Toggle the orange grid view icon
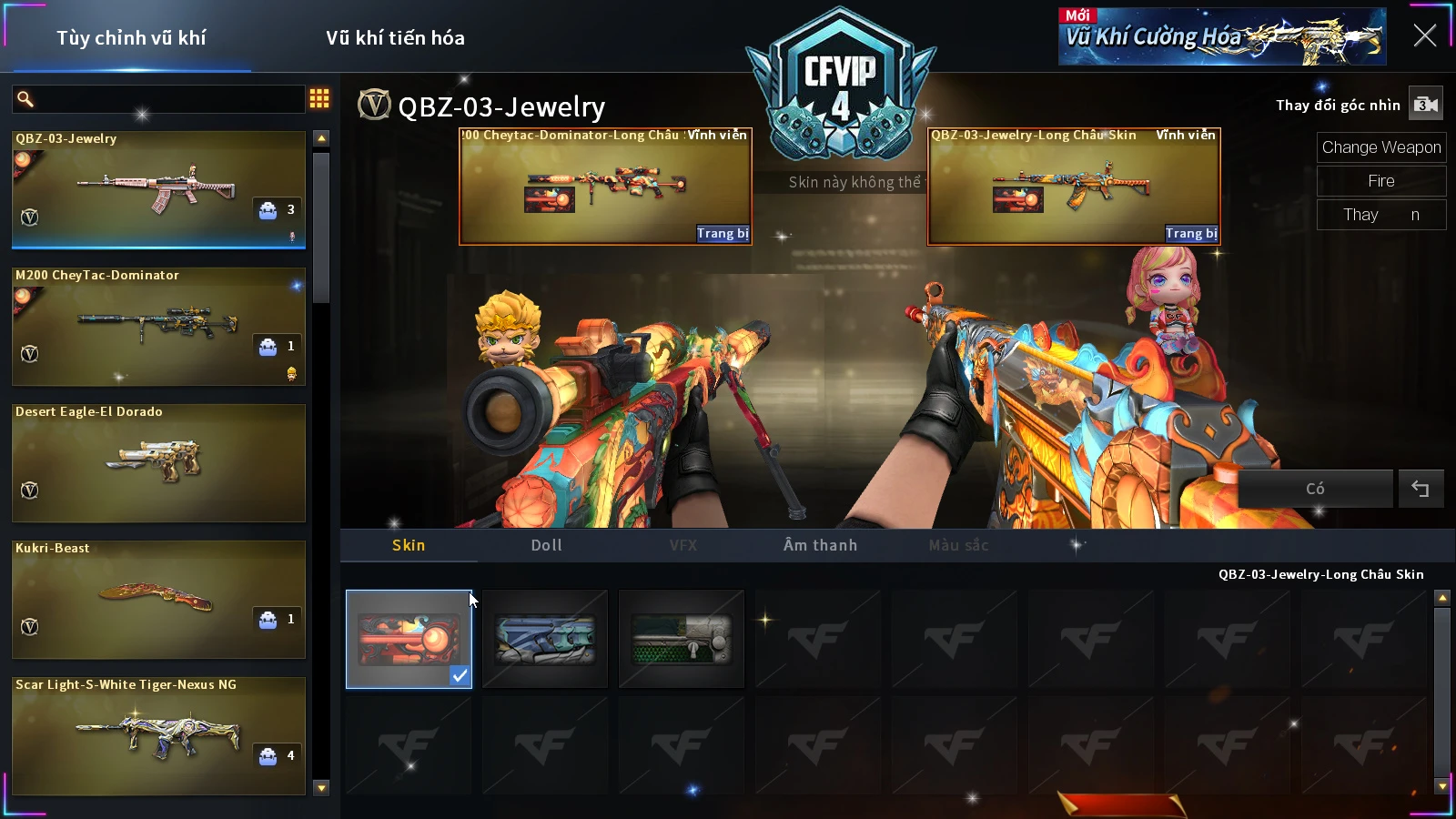The height and width of the screenshot is (819, 1456). point(319,98)
